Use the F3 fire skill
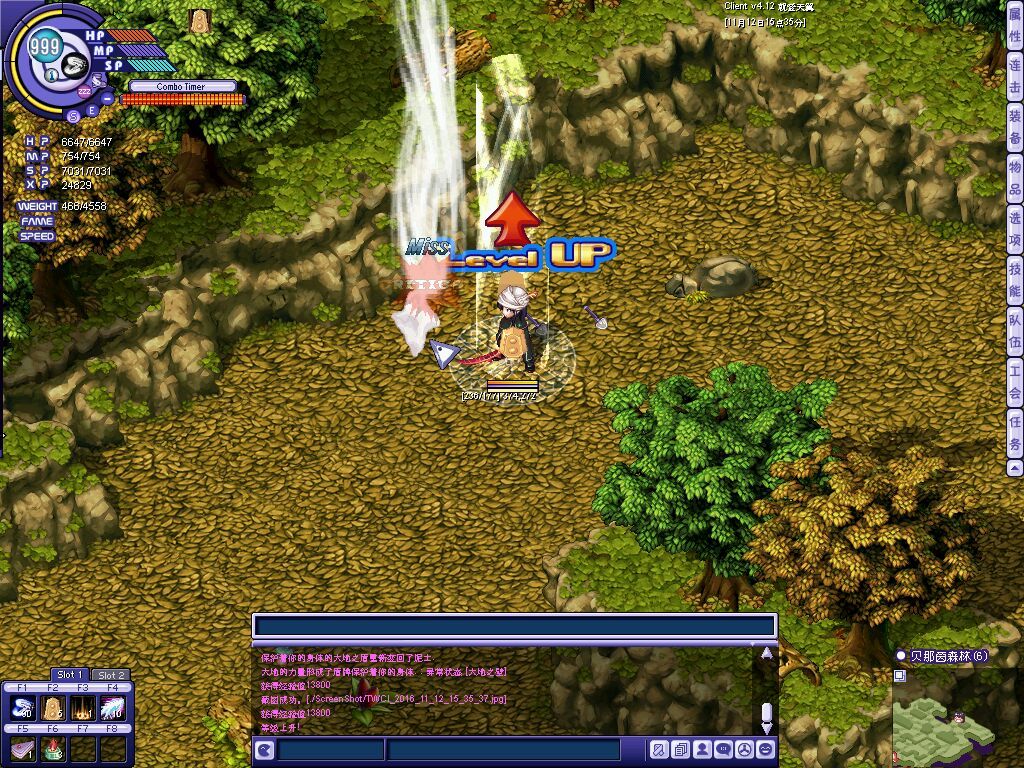1024x768 pixels. (x=83, y=709)
